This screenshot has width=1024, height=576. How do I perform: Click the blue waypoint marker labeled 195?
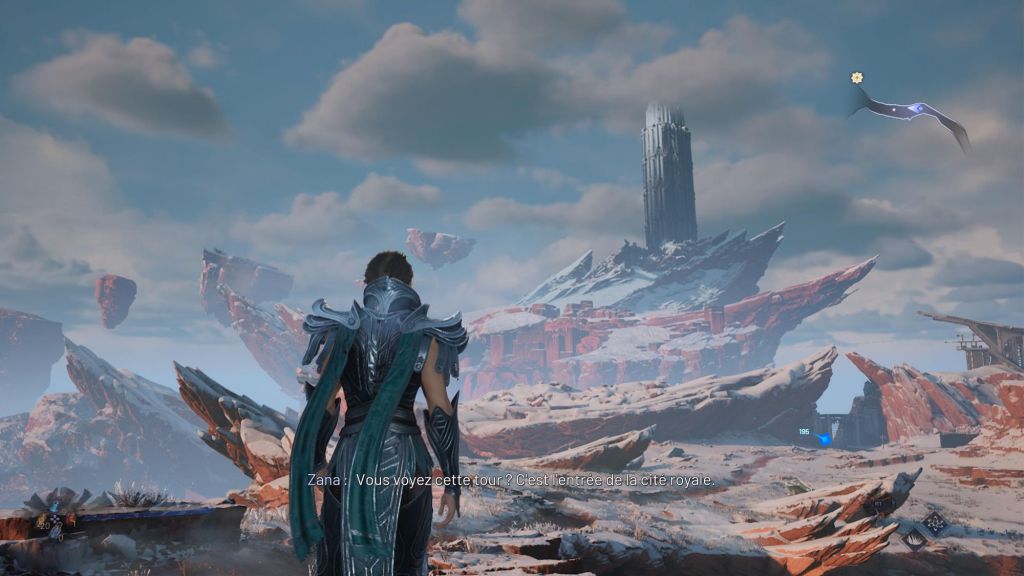[x=824, y=438]
